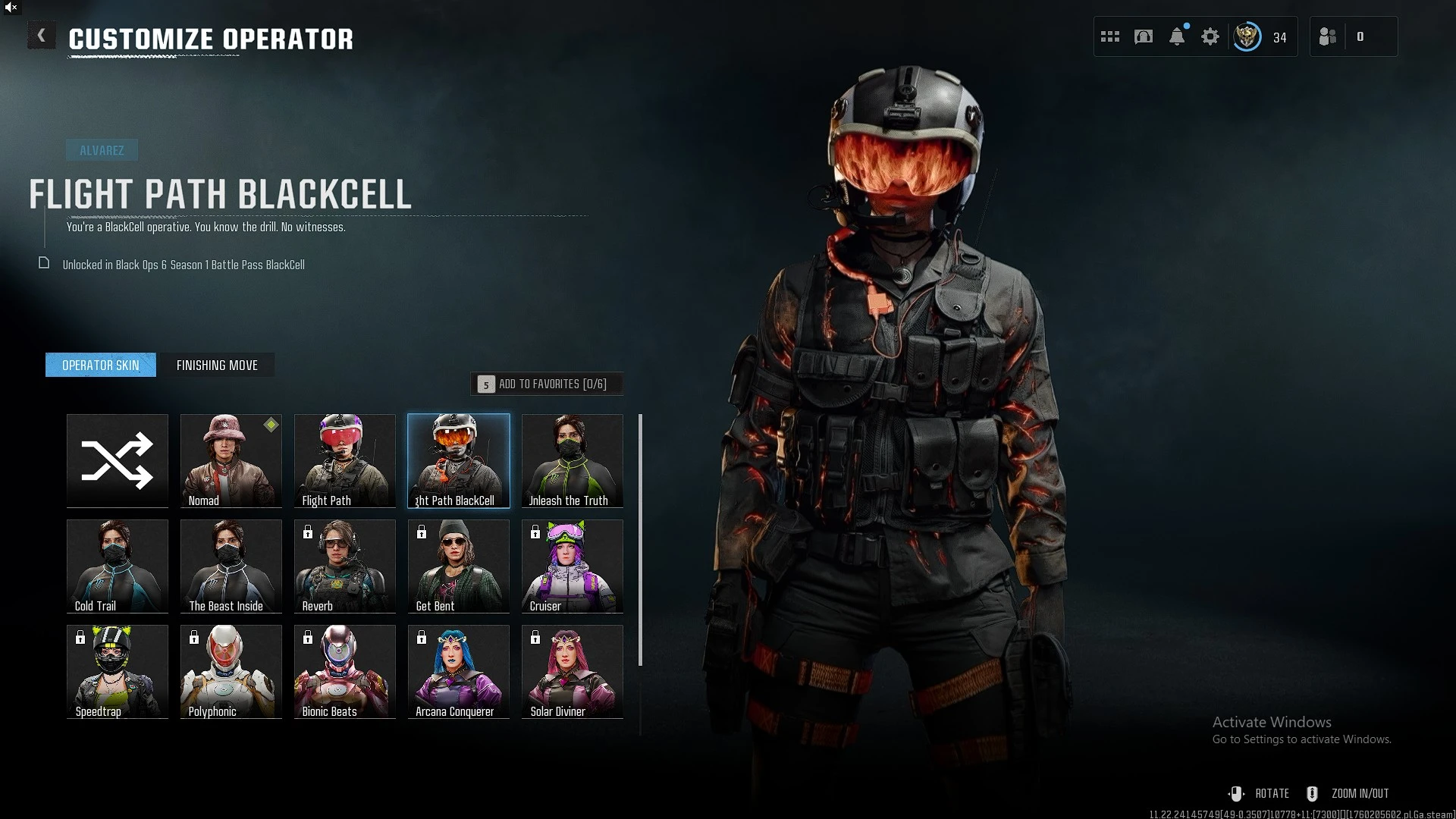This screenshot has width=1456, height=819.
Task: Select the Cruiser operator skin
Action: tap(572, 566)
